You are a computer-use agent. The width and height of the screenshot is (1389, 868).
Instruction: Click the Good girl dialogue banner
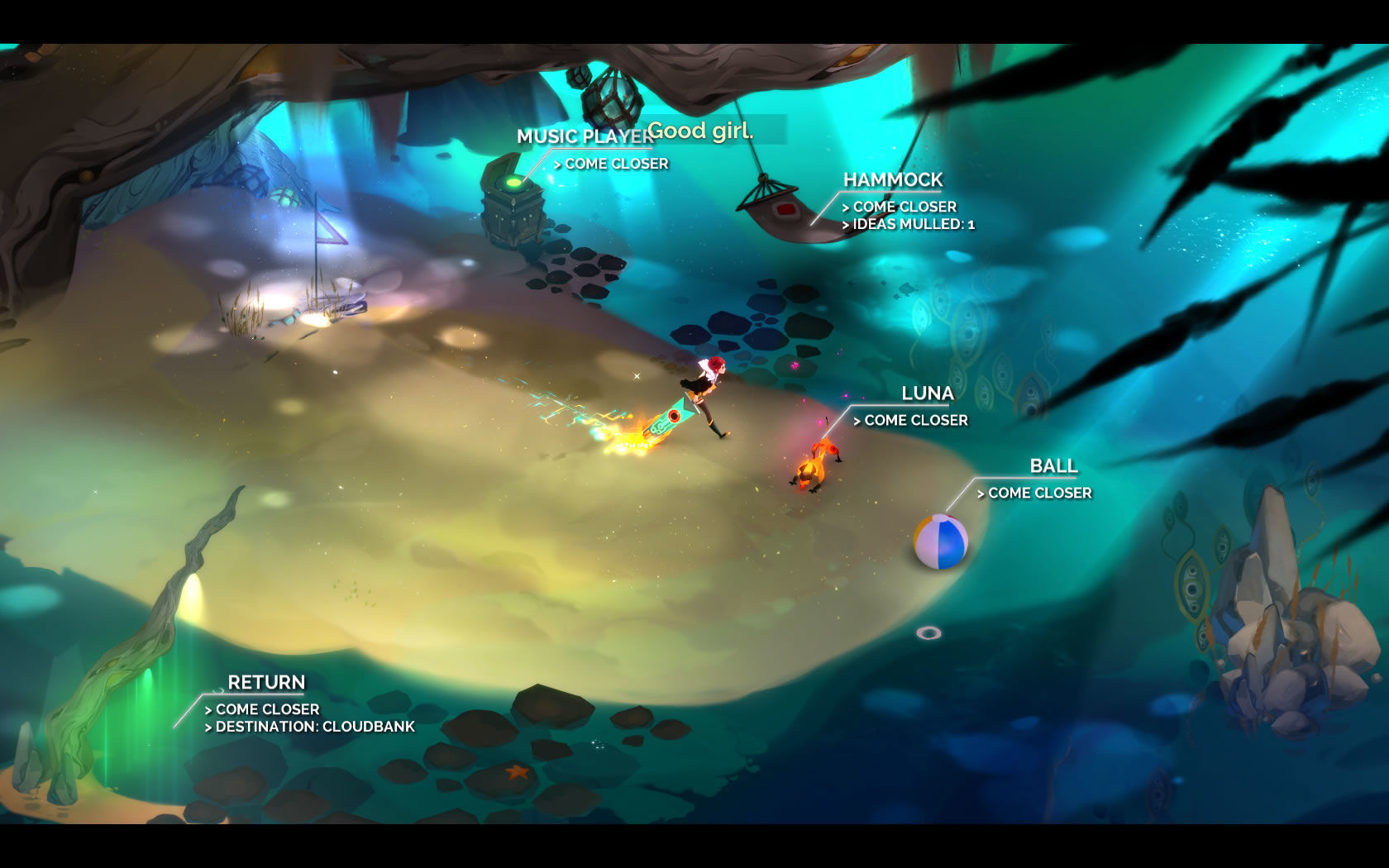coord(703,131)
